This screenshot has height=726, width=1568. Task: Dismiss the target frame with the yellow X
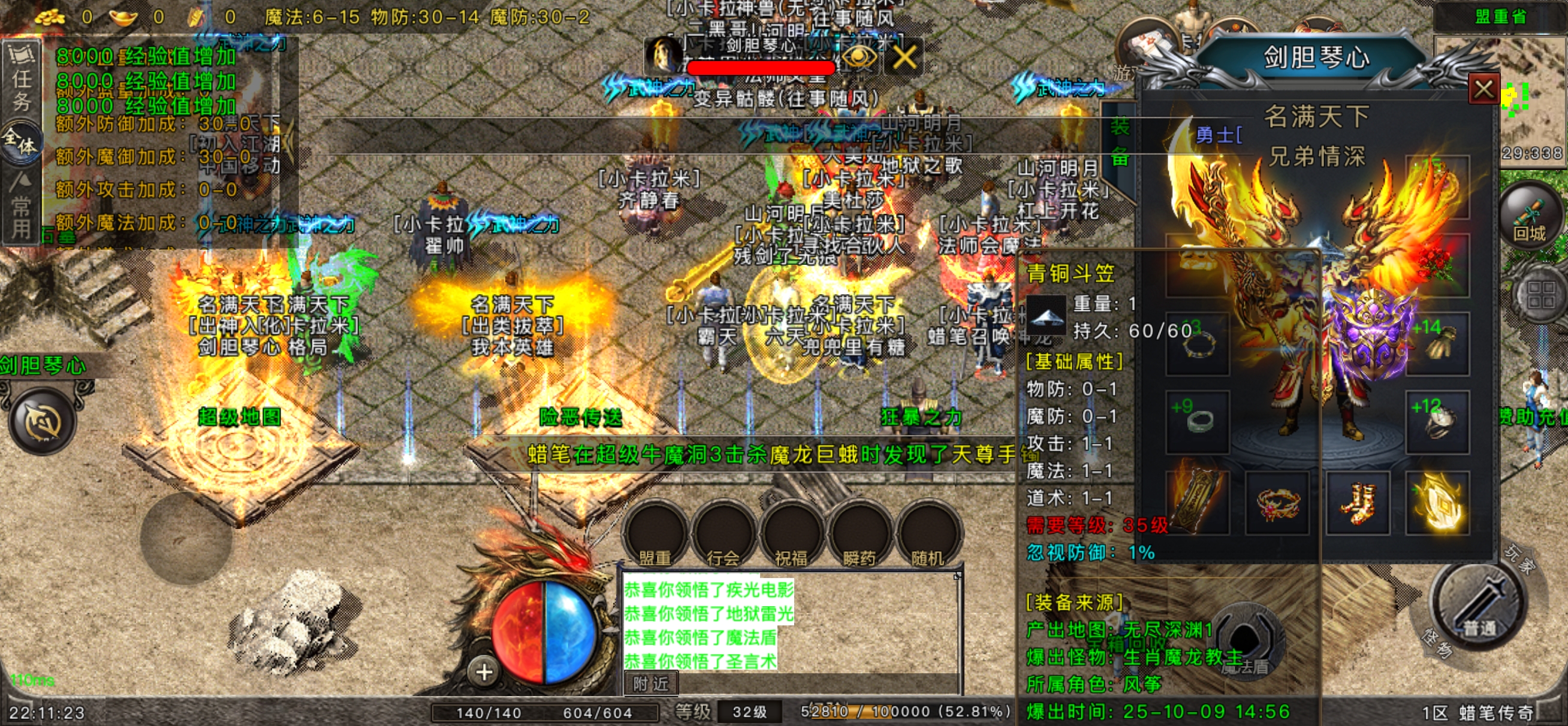(904, 58)
